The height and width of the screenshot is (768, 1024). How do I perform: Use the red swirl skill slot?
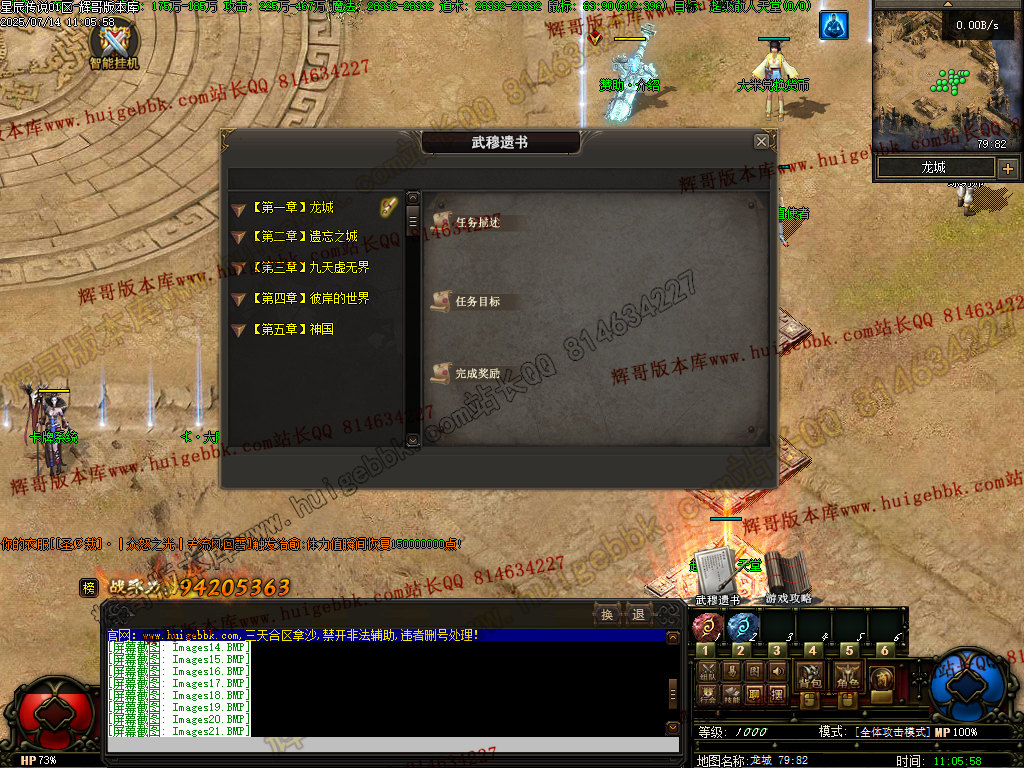(707, 627)
